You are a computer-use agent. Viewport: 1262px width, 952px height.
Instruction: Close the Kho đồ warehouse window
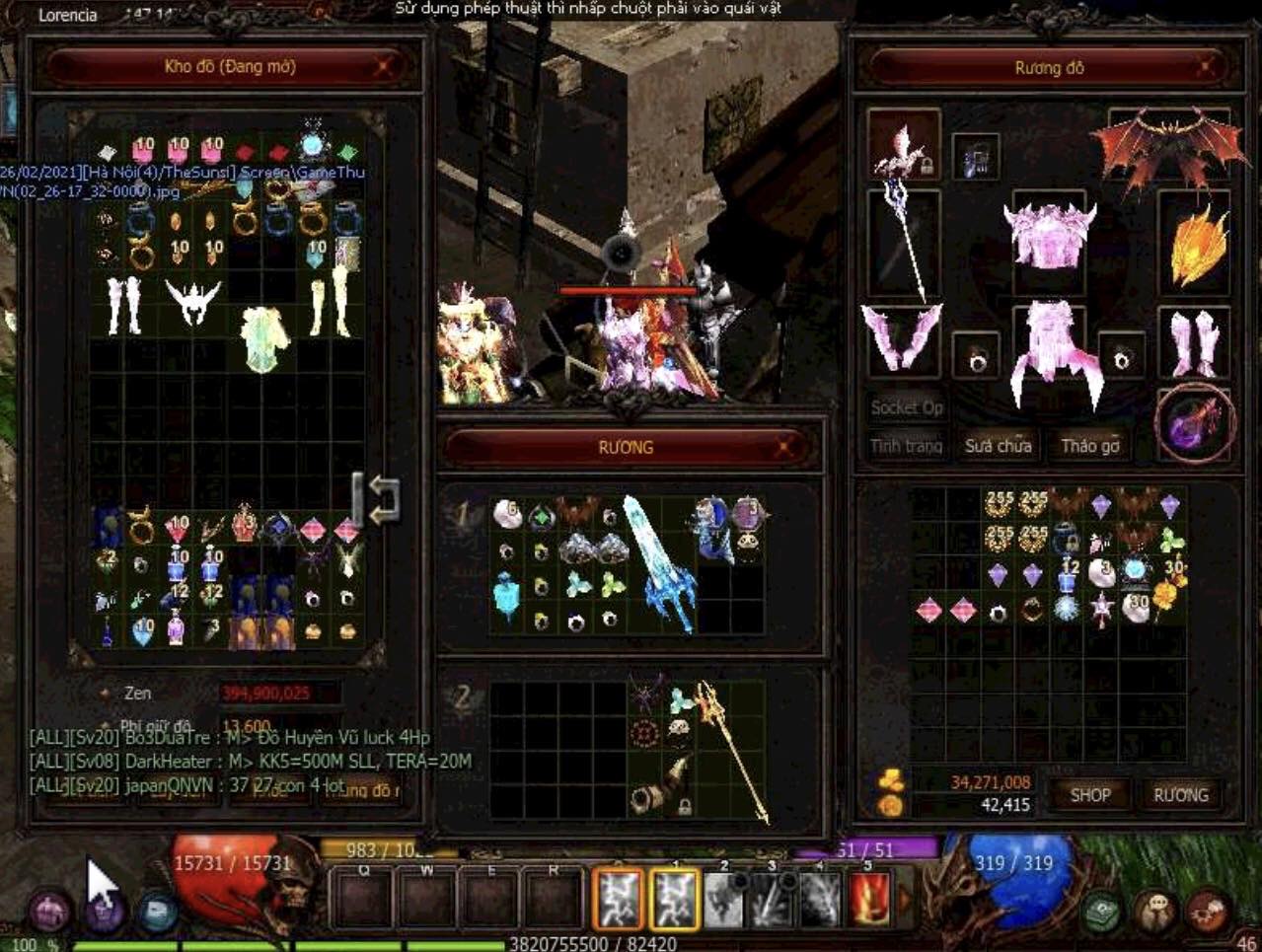pyautogui.click(x=384, y=67)
